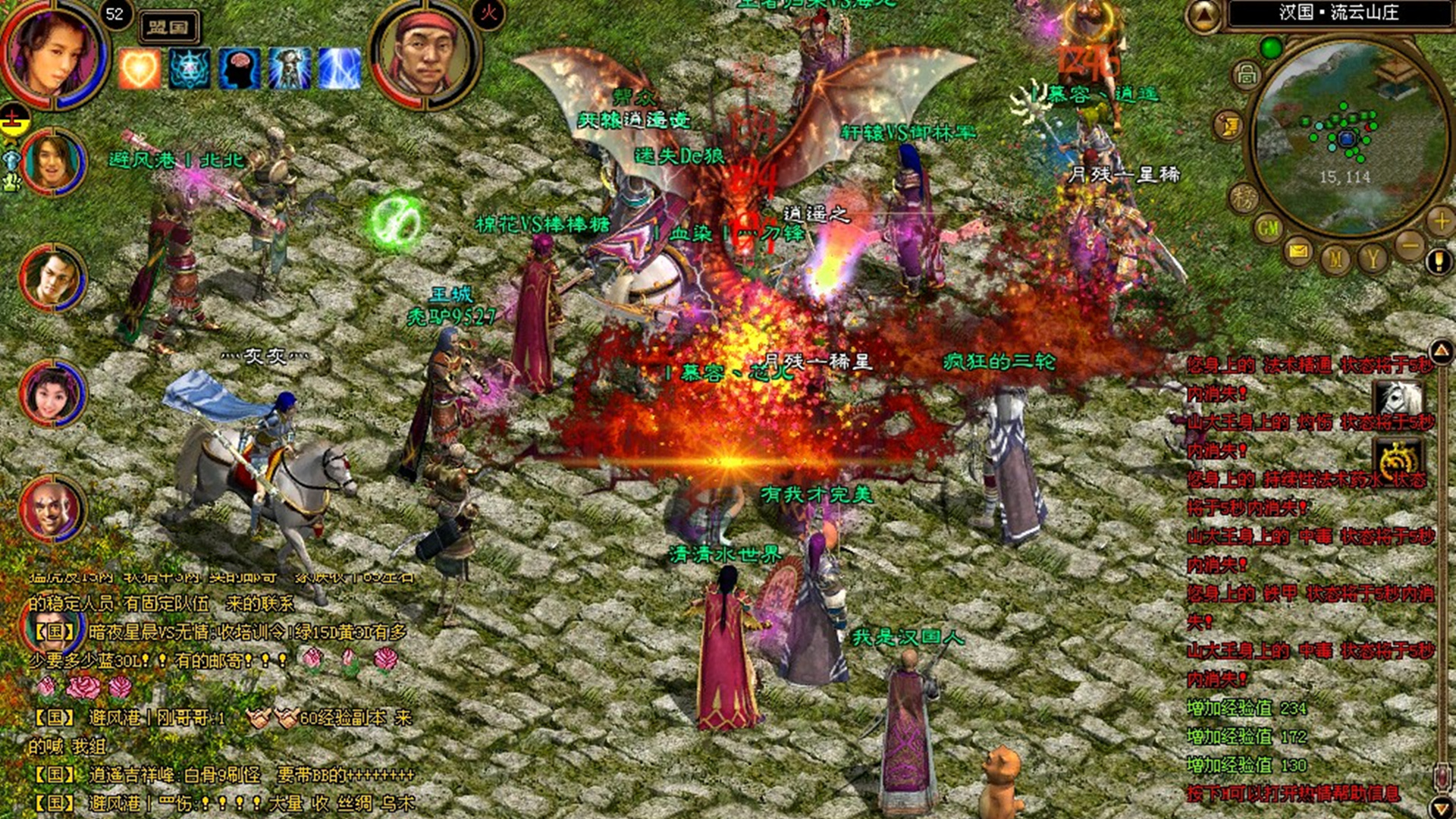Zoom out the minimap with minus button
The width and height of the screenshot is (1456, 819).
pos(1410,245)
